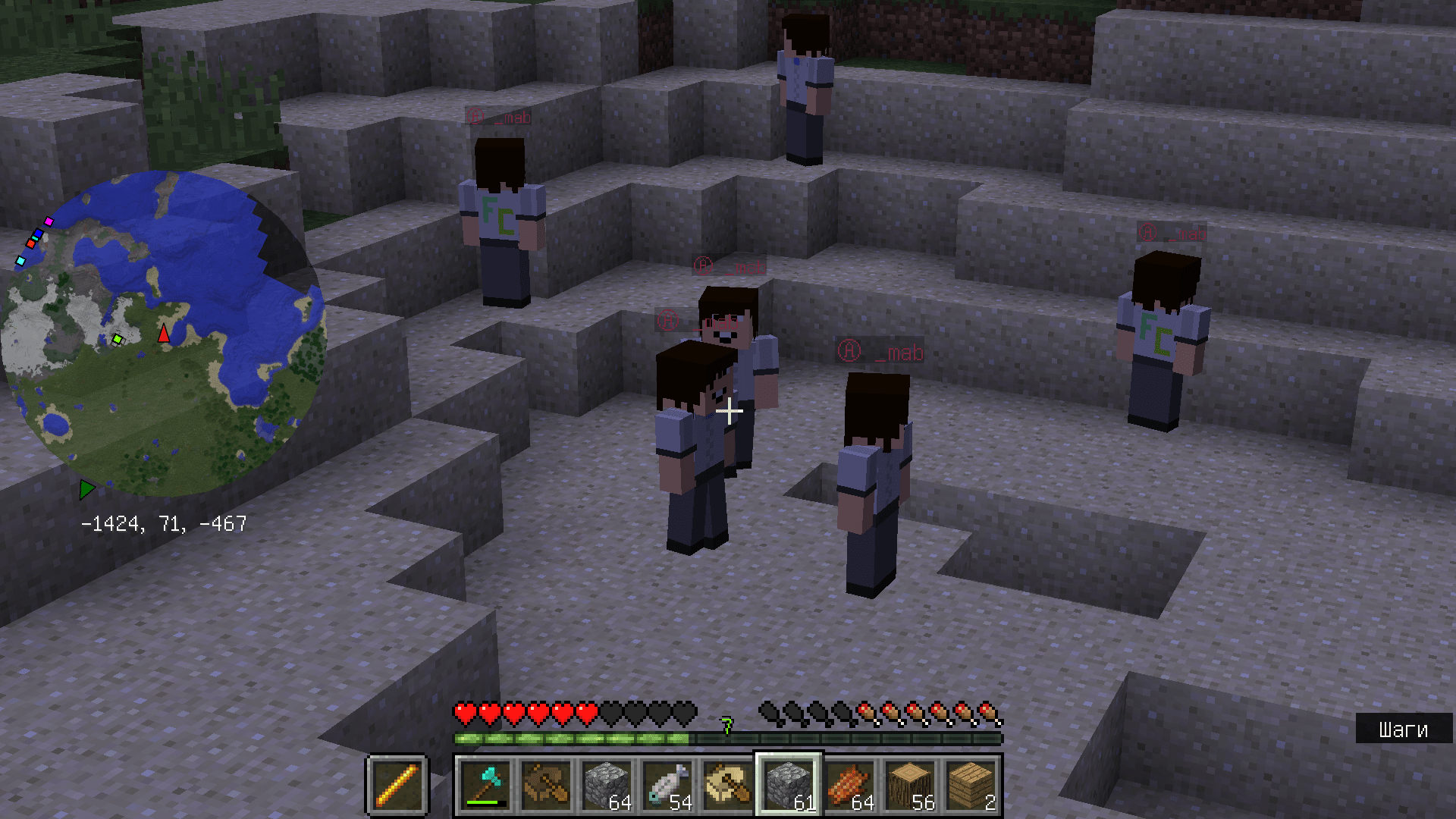Viewport: 1456px width, 819px height.
Task: Click the magenta marker at minimap edge
Action: point(49,221)
